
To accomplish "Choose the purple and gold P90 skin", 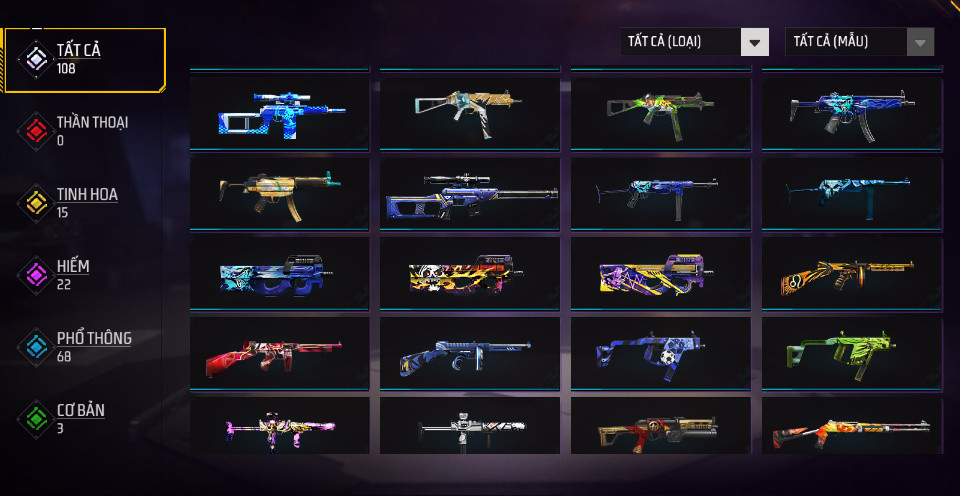I will [x=660, y=274].
